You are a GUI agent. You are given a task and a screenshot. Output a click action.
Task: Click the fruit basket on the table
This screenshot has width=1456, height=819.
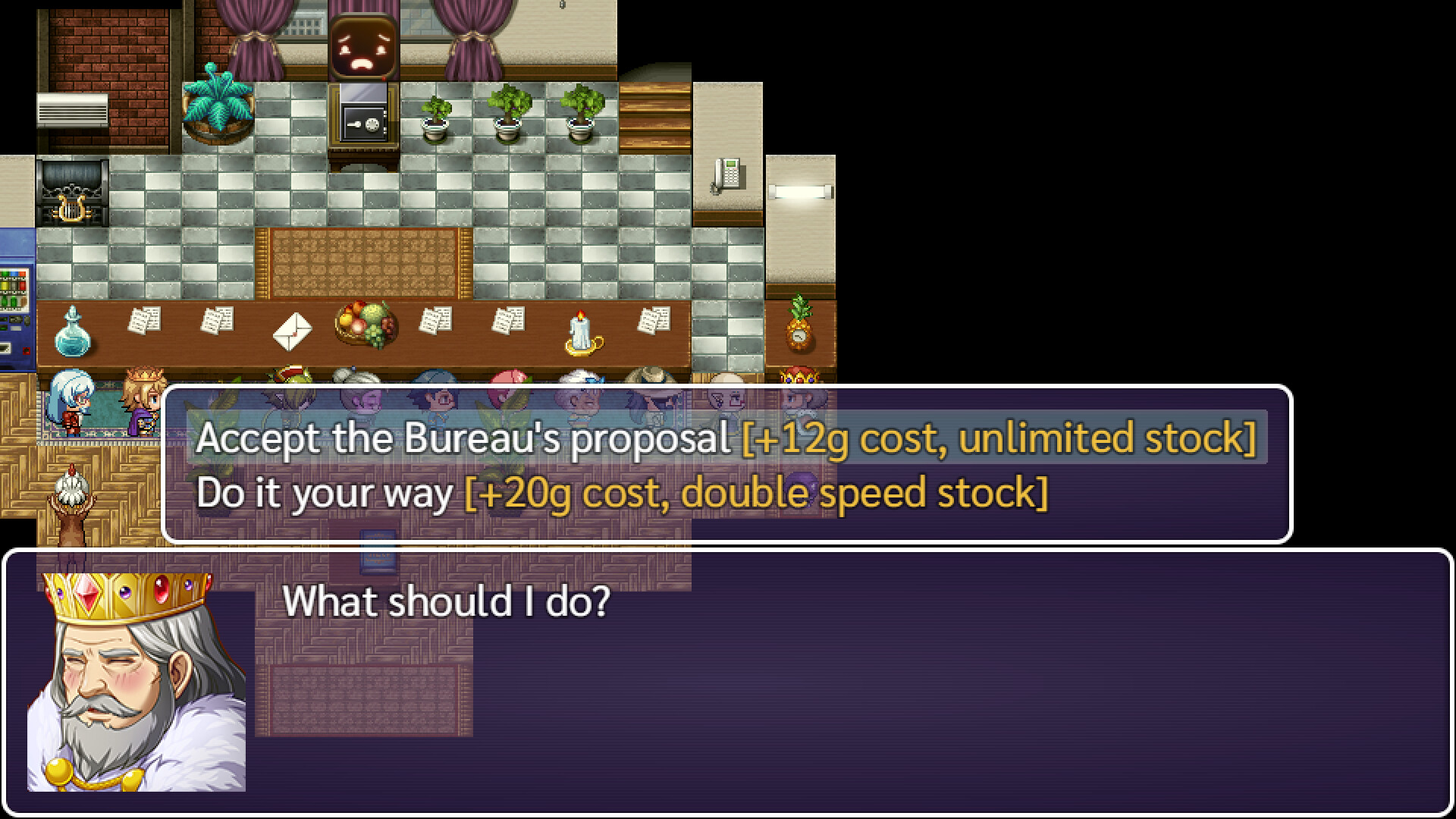(x=364, y=326)
